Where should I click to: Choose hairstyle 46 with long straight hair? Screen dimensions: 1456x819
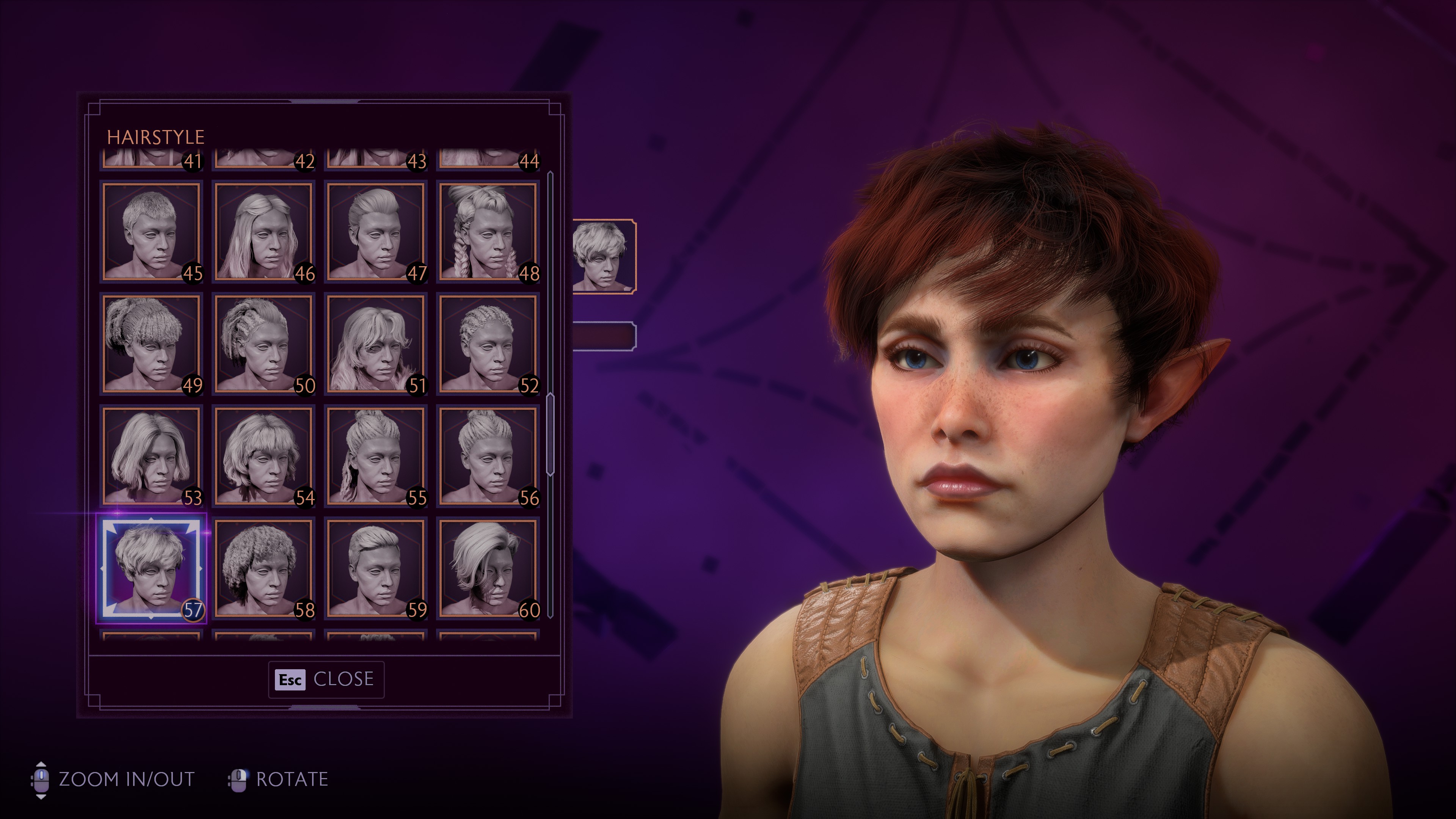[x=264, y=231]
